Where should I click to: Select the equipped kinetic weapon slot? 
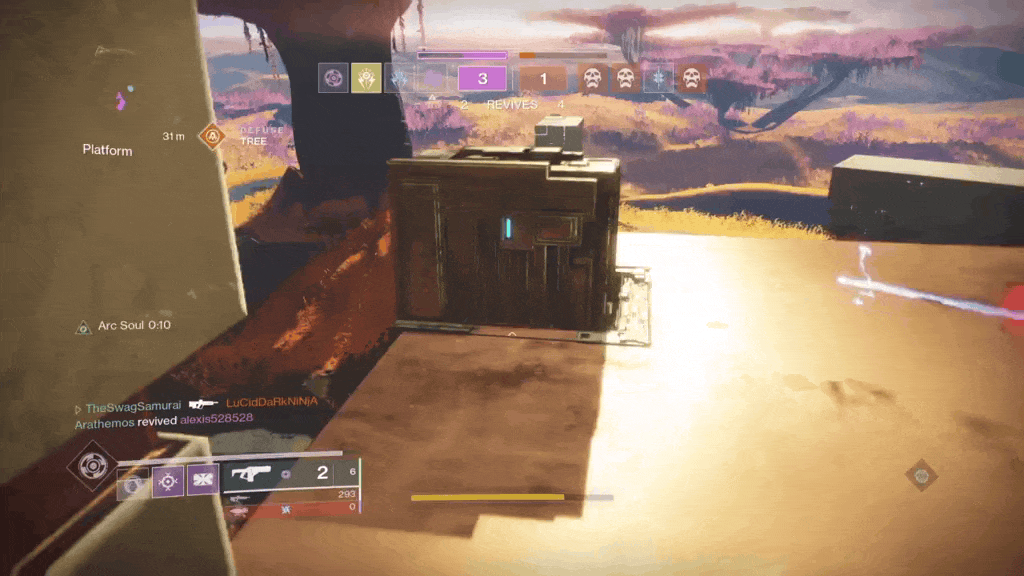pos(290,473)
